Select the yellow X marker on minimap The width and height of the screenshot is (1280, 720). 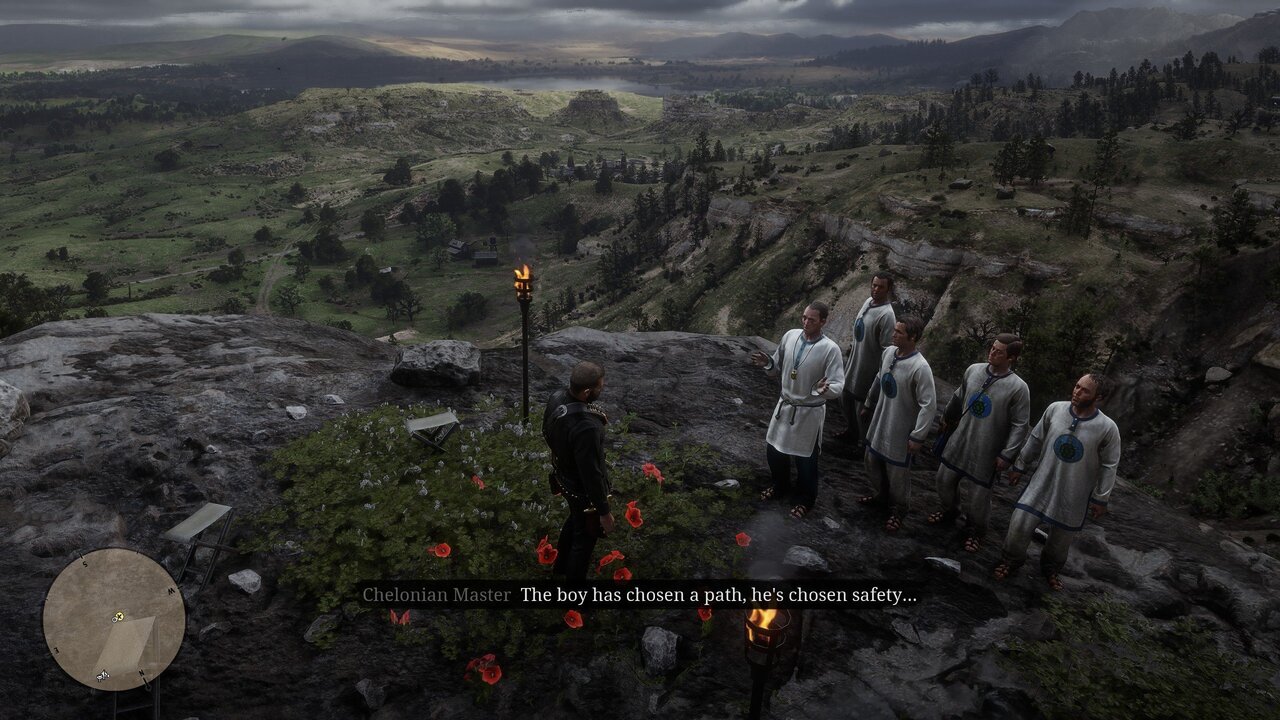[119, 616]
